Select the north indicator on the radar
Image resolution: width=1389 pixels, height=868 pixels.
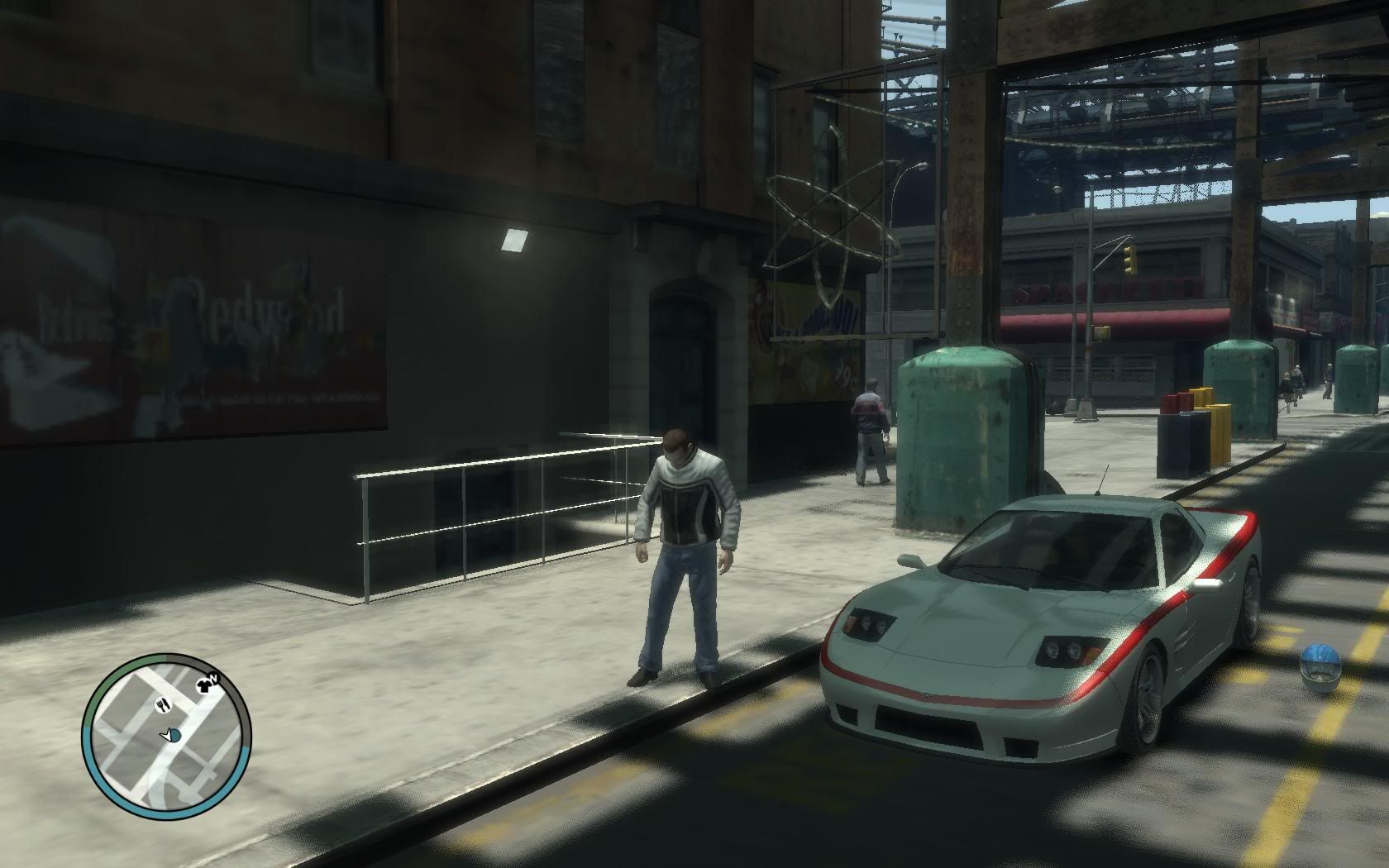click(214, 677)
